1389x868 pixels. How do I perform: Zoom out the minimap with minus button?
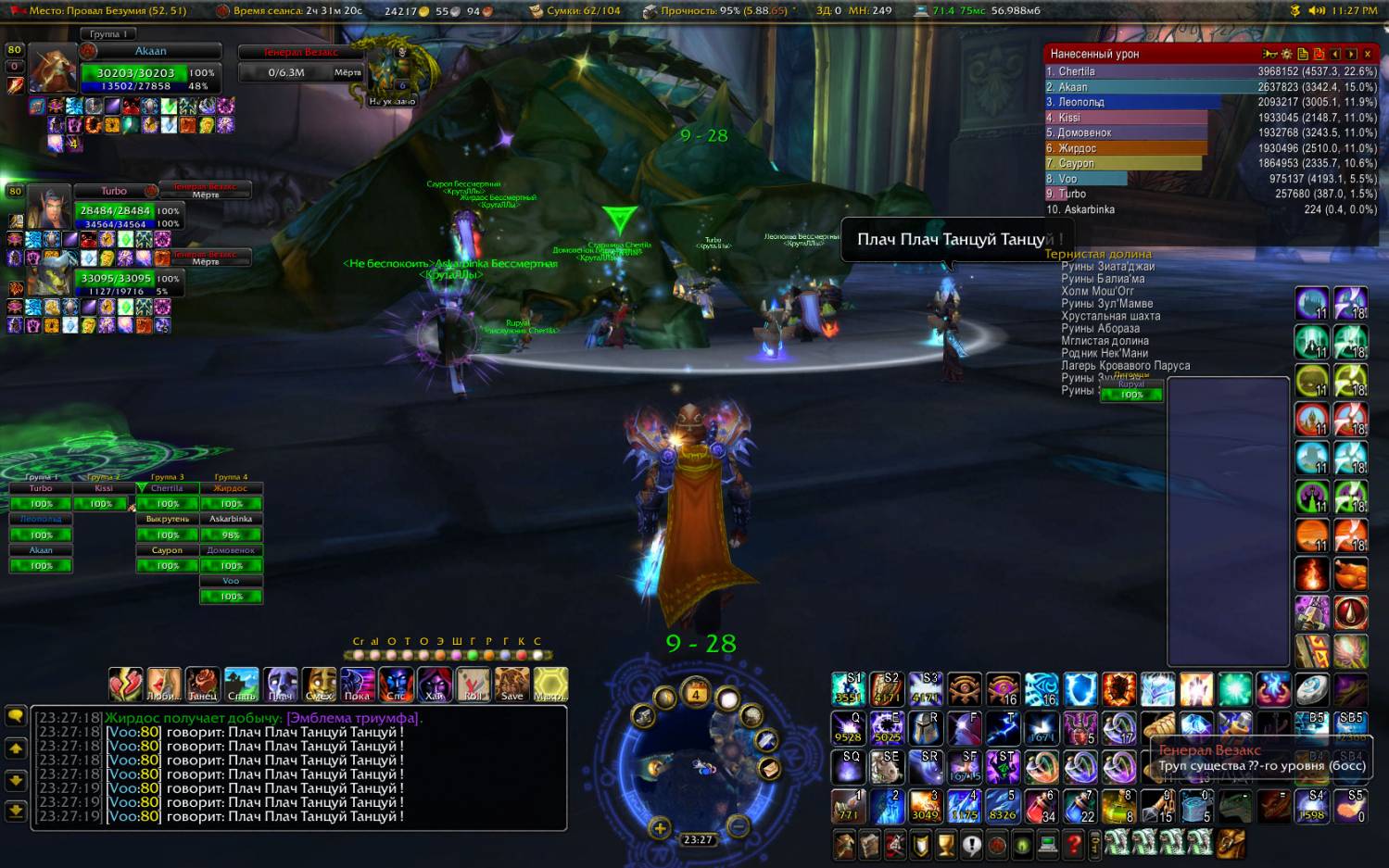click(738, 825)
